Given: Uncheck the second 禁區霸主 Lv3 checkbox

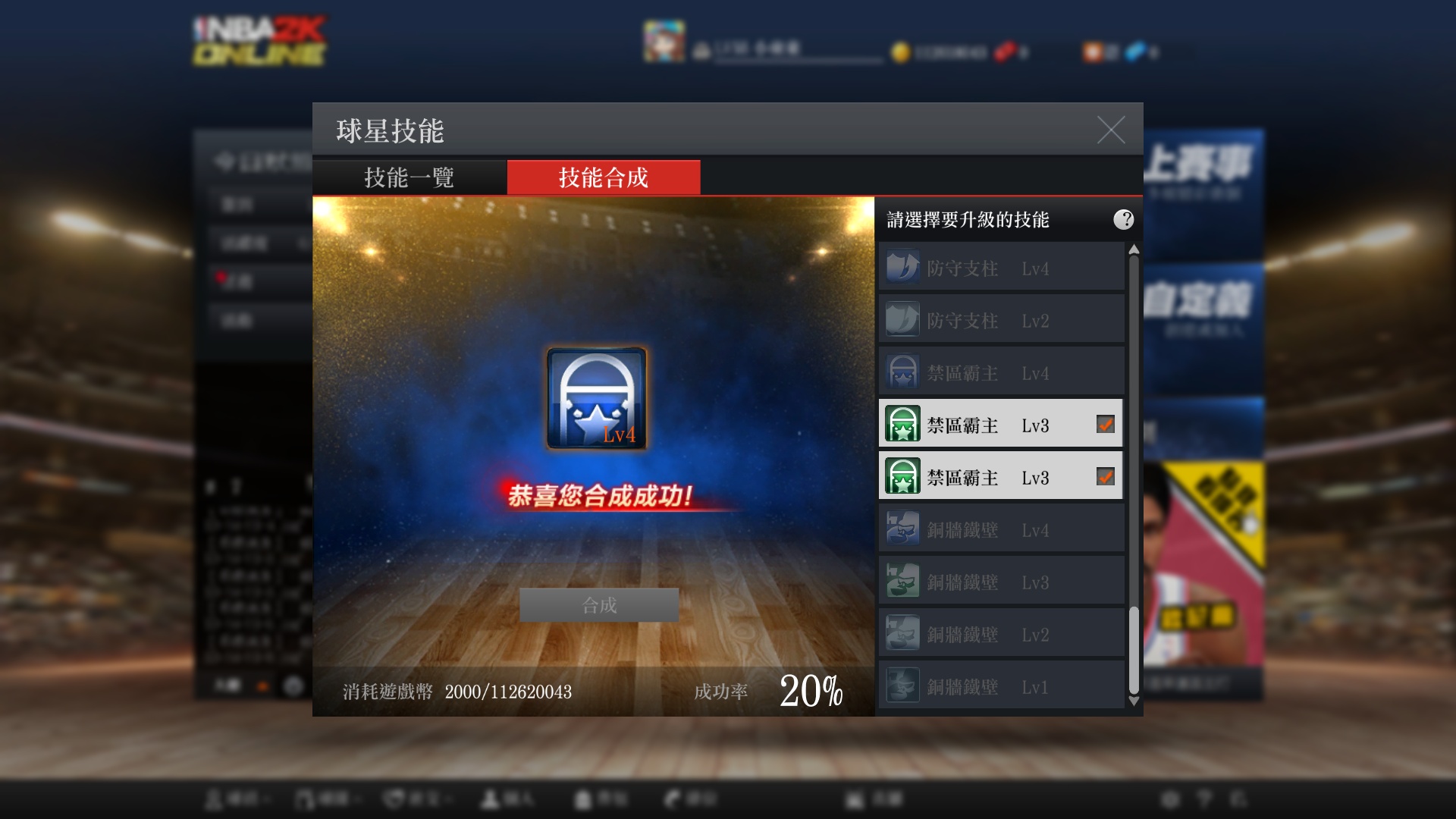Looking at the screenshot, I should (x=1104, y=477).
